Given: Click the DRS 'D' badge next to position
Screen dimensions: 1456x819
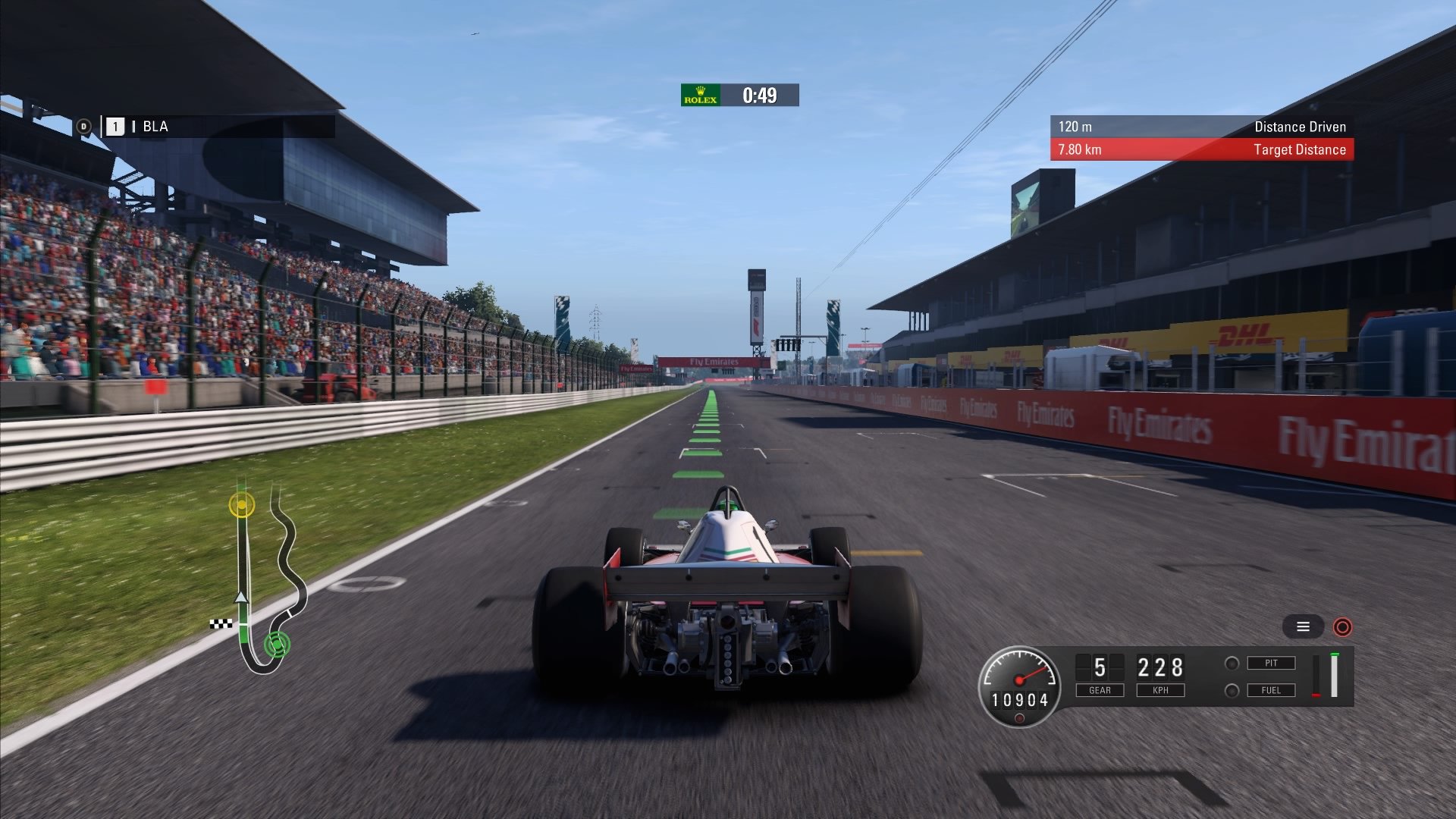Looking at the screenshot, I should pos(84,126).
